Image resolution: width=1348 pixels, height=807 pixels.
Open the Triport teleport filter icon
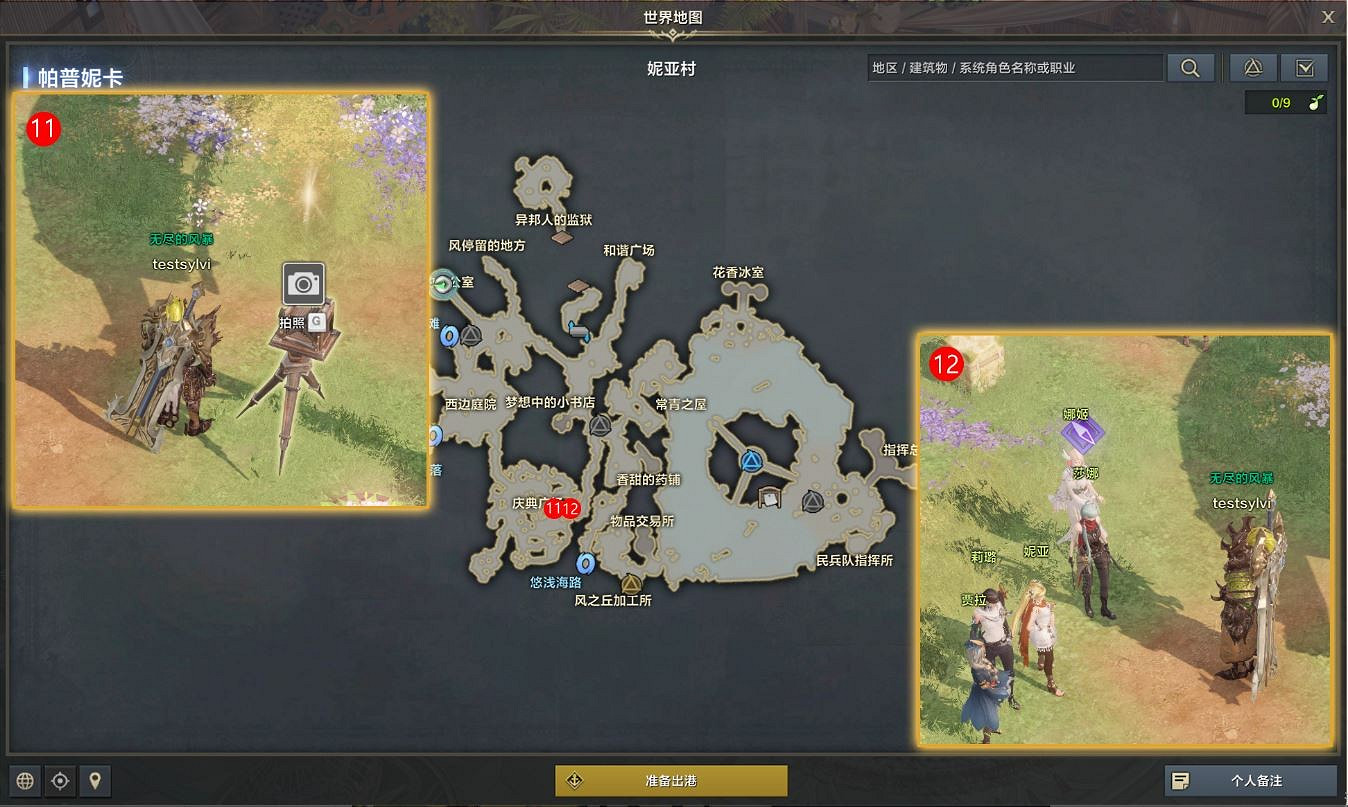point(1252,68)
